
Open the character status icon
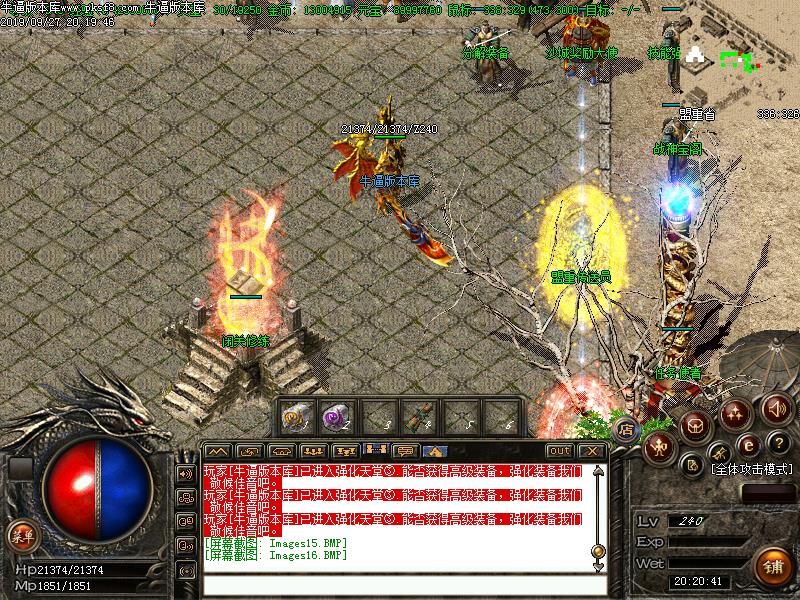[660, 445]
